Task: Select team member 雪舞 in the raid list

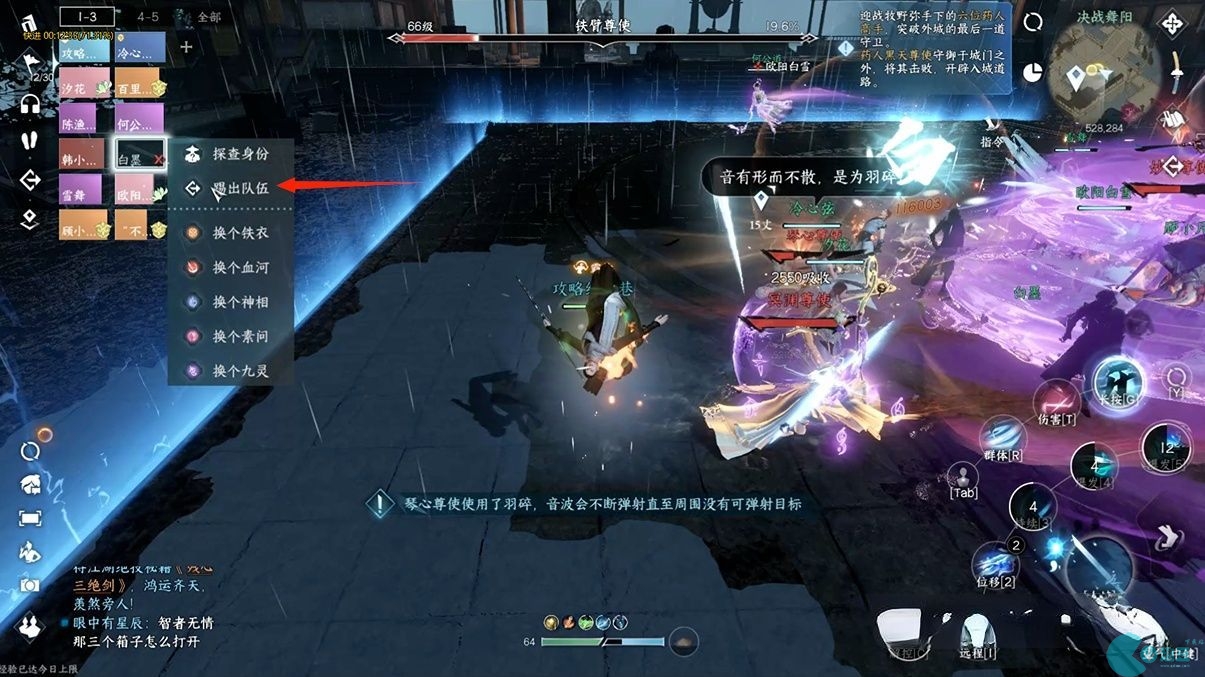Action: [78, 190]
